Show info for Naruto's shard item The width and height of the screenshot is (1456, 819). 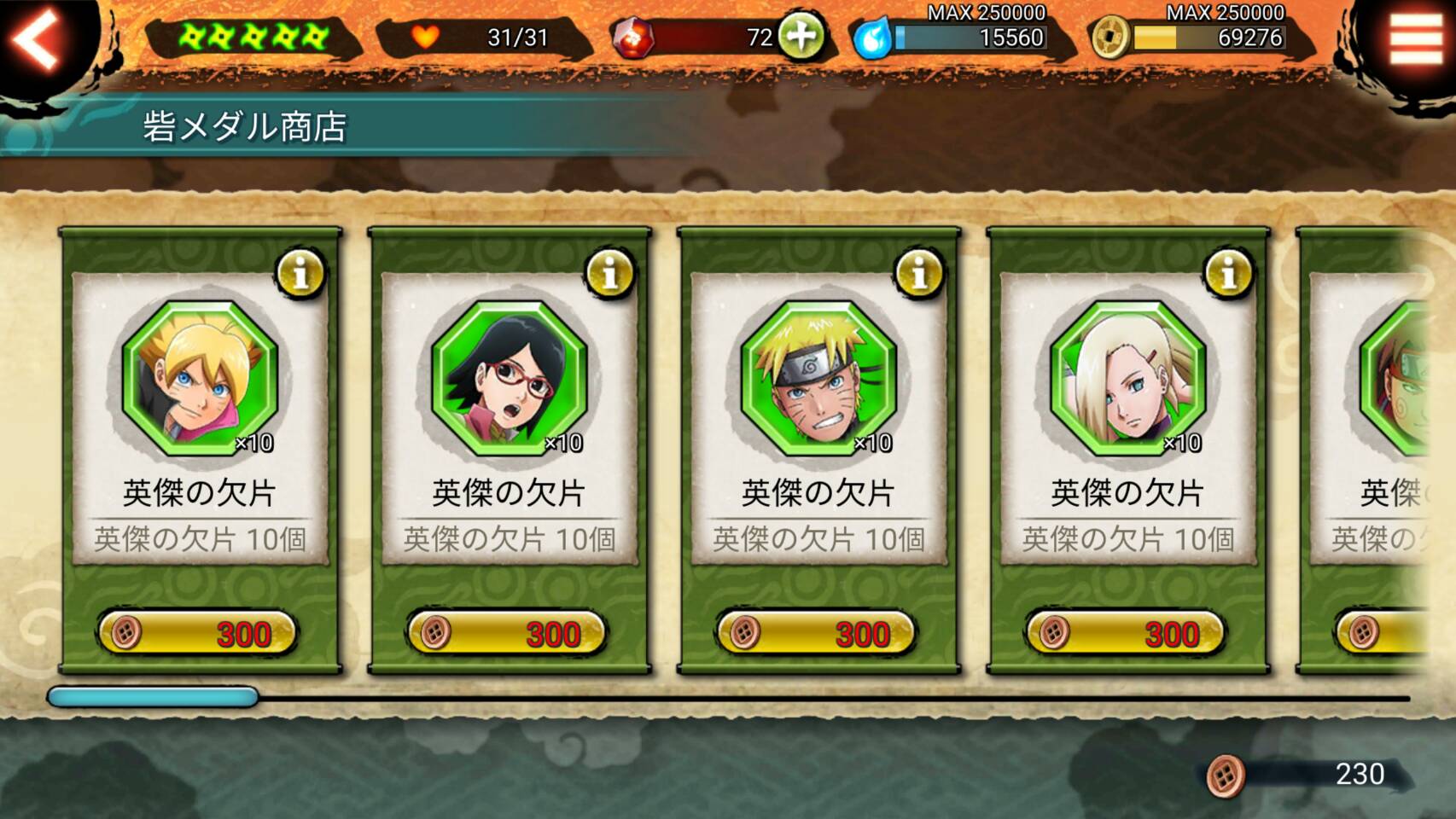coord(919,274)
